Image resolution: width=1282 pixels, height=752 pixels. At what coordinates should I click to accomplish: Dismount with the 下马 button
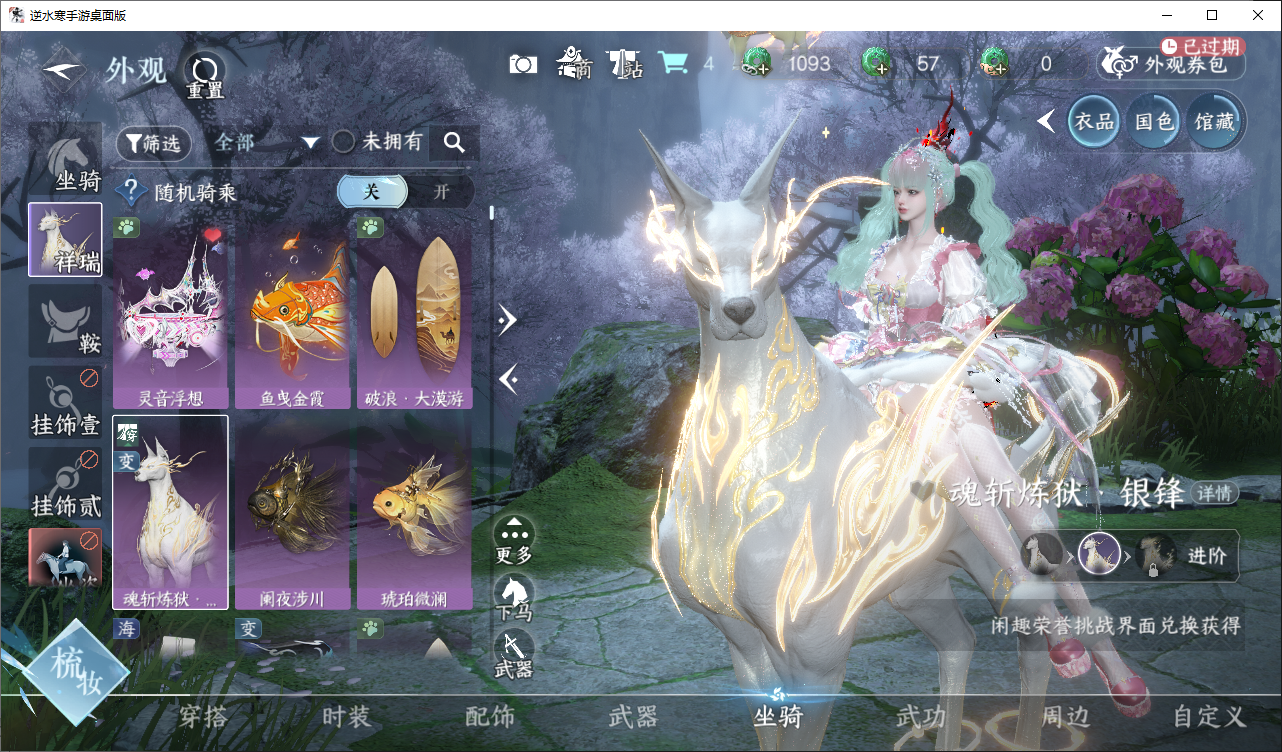pos(514,596)
